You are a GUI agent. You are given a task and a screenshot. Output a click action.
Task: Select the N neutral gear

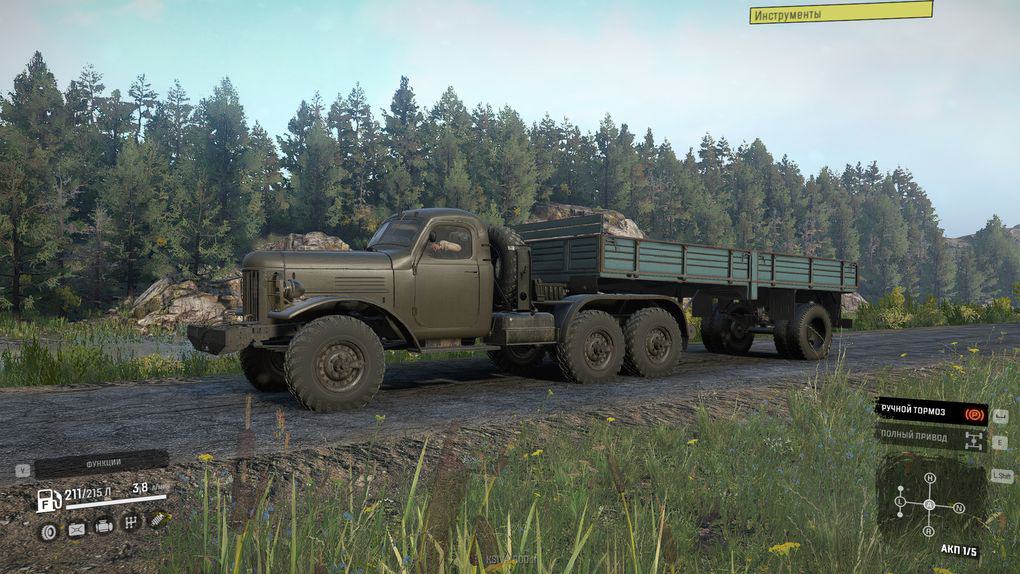point(959,508)
